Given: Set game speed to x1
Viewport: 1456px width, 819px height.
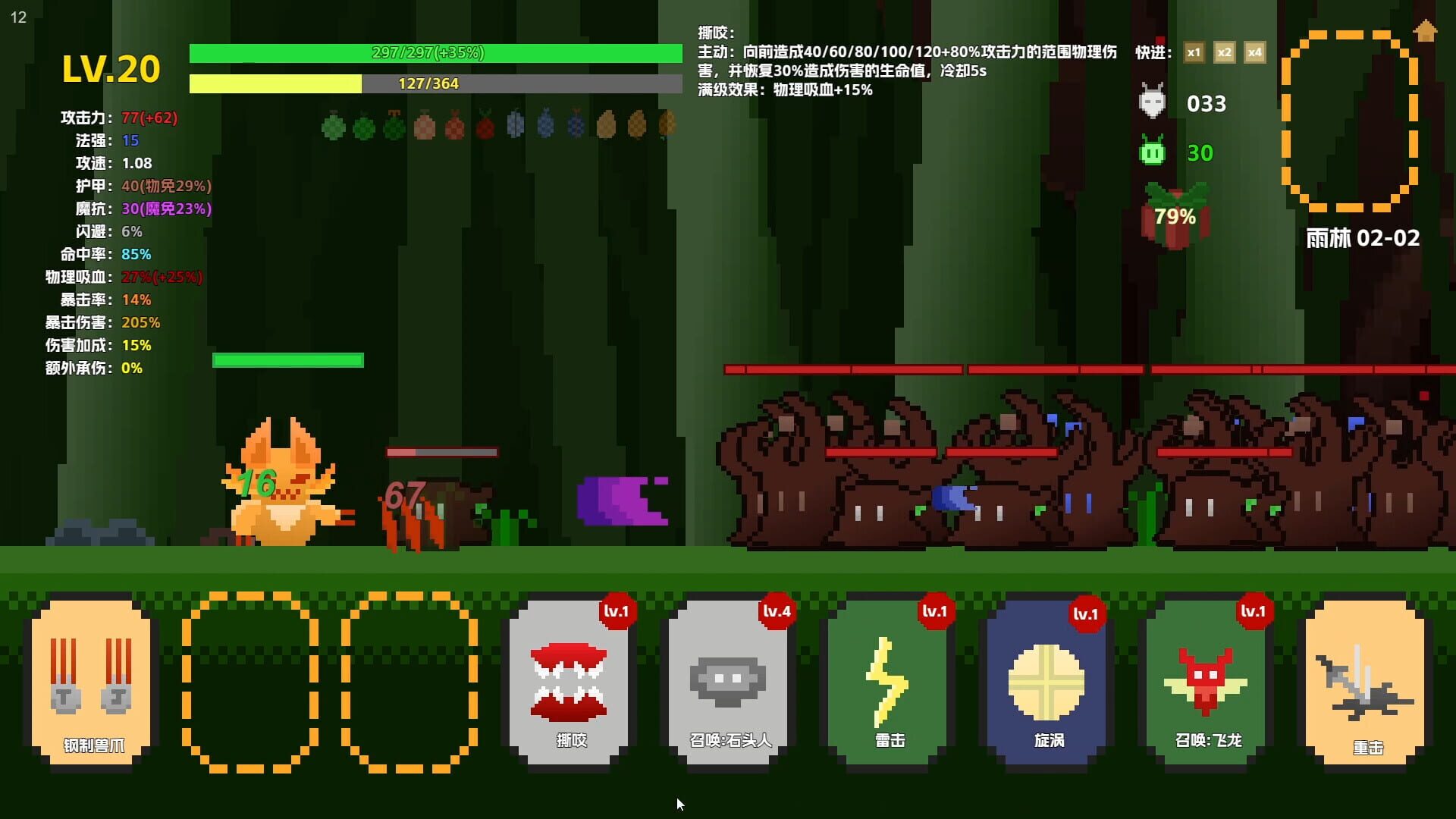Looking at the screenshot, I should tap(1194, 53).
